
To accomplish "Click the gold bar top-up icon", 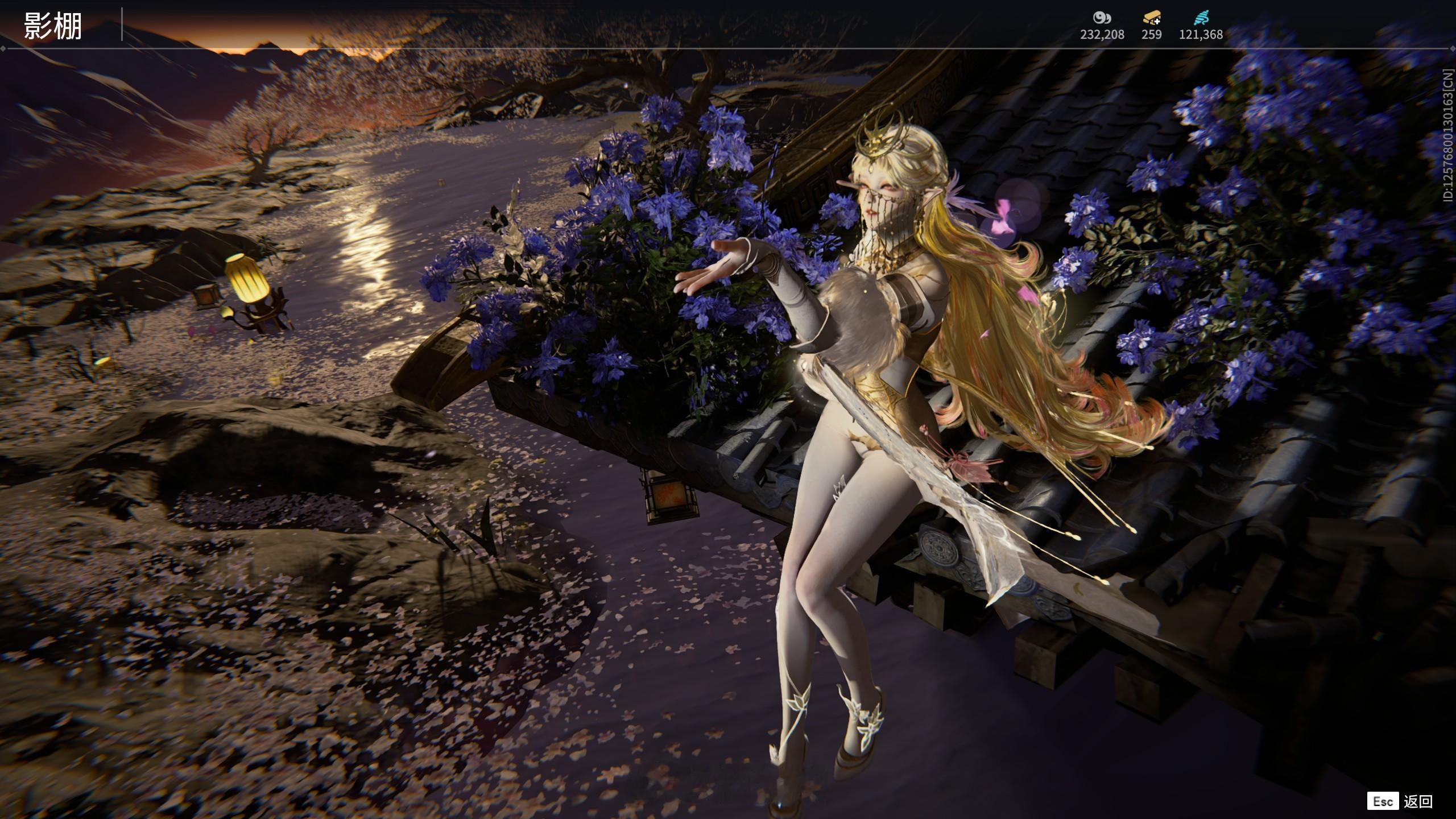I will 1151,19.
